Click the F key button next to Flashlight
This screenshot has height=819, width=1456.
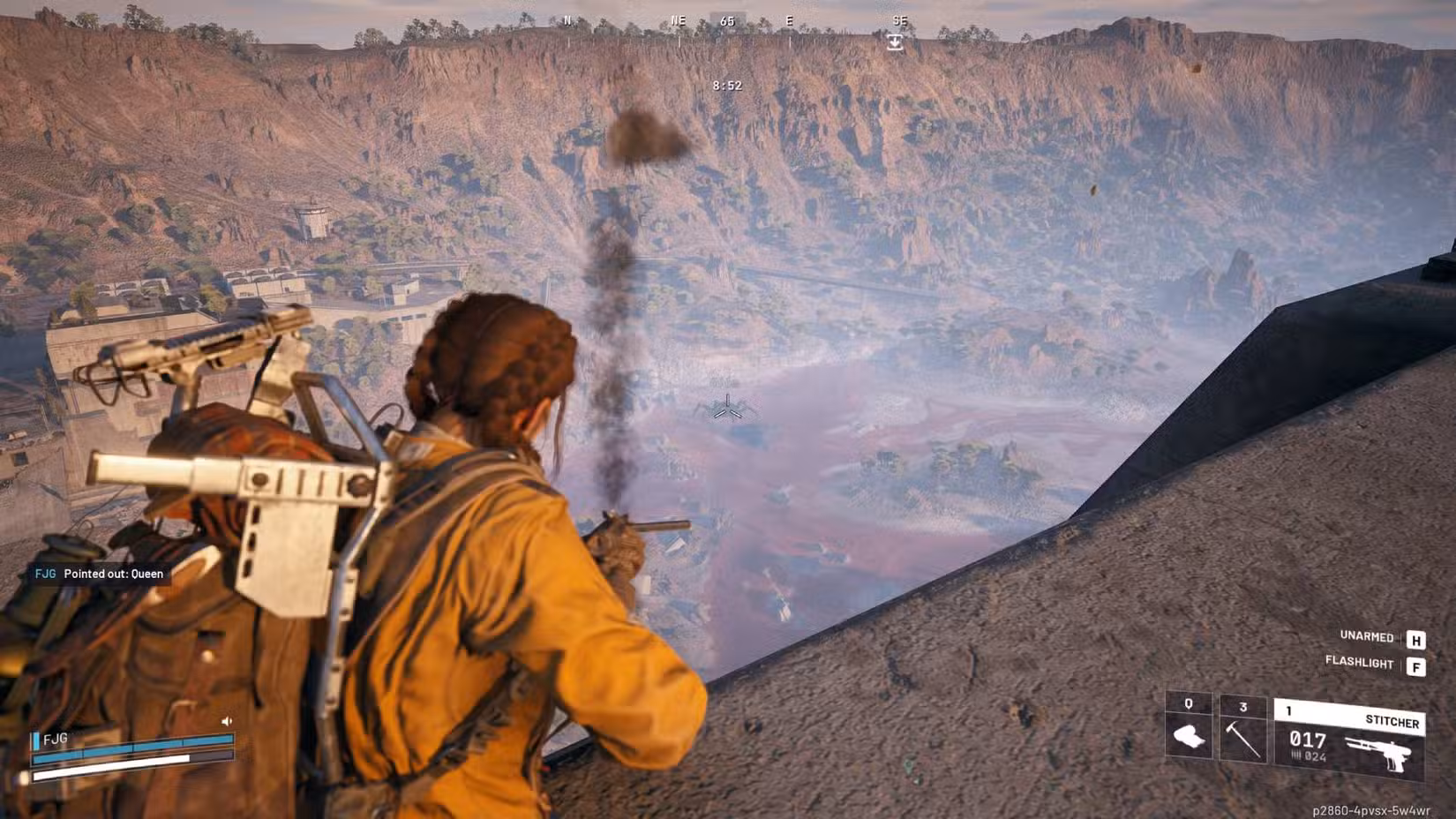pos(1416,667)
